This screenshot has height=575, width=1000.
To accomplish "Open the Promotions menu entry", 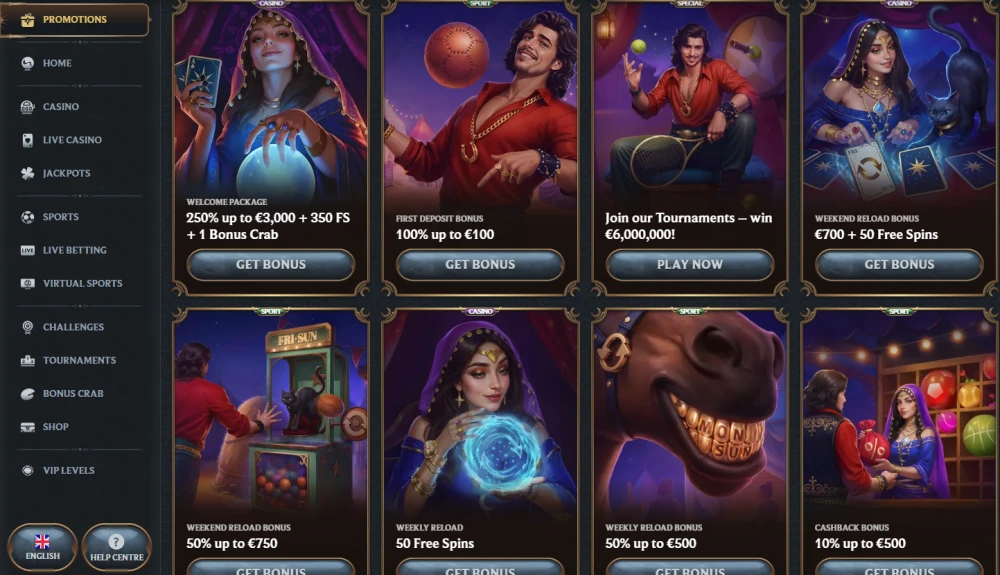I will 74,20.
